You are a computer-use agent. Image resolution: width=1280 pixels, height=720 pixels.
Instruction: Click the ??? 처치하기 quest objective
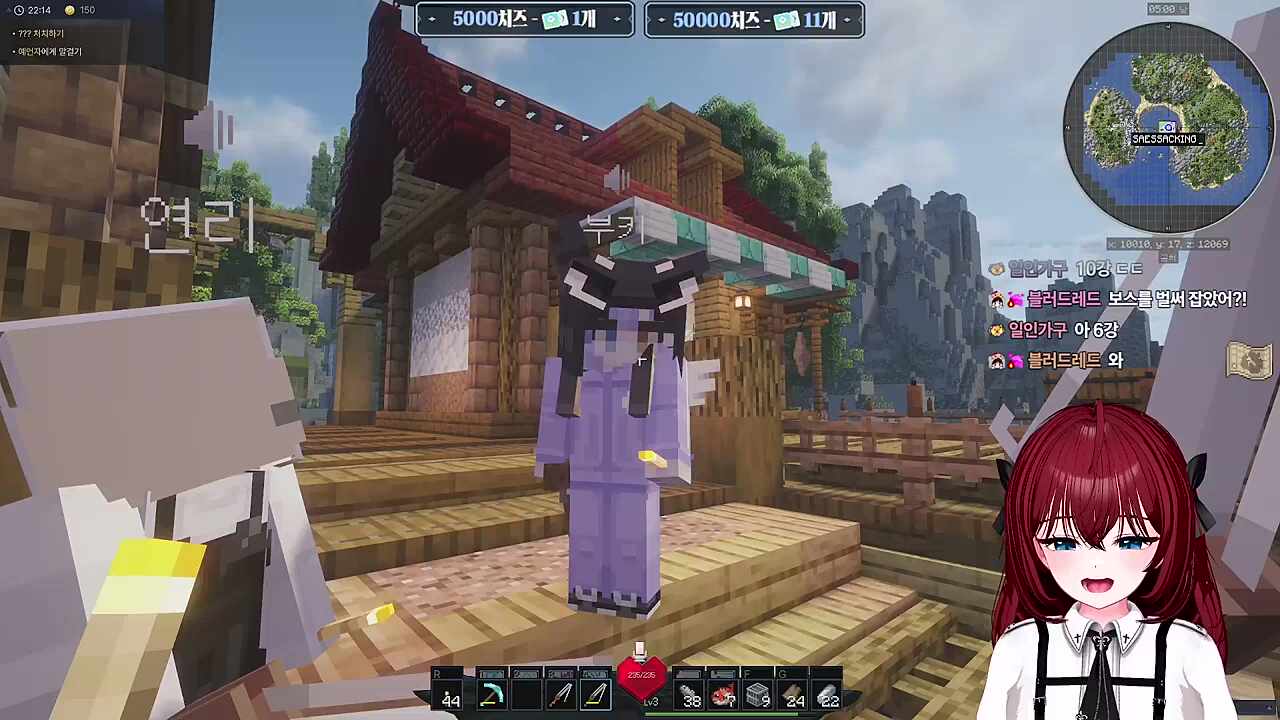coord(40,34)
